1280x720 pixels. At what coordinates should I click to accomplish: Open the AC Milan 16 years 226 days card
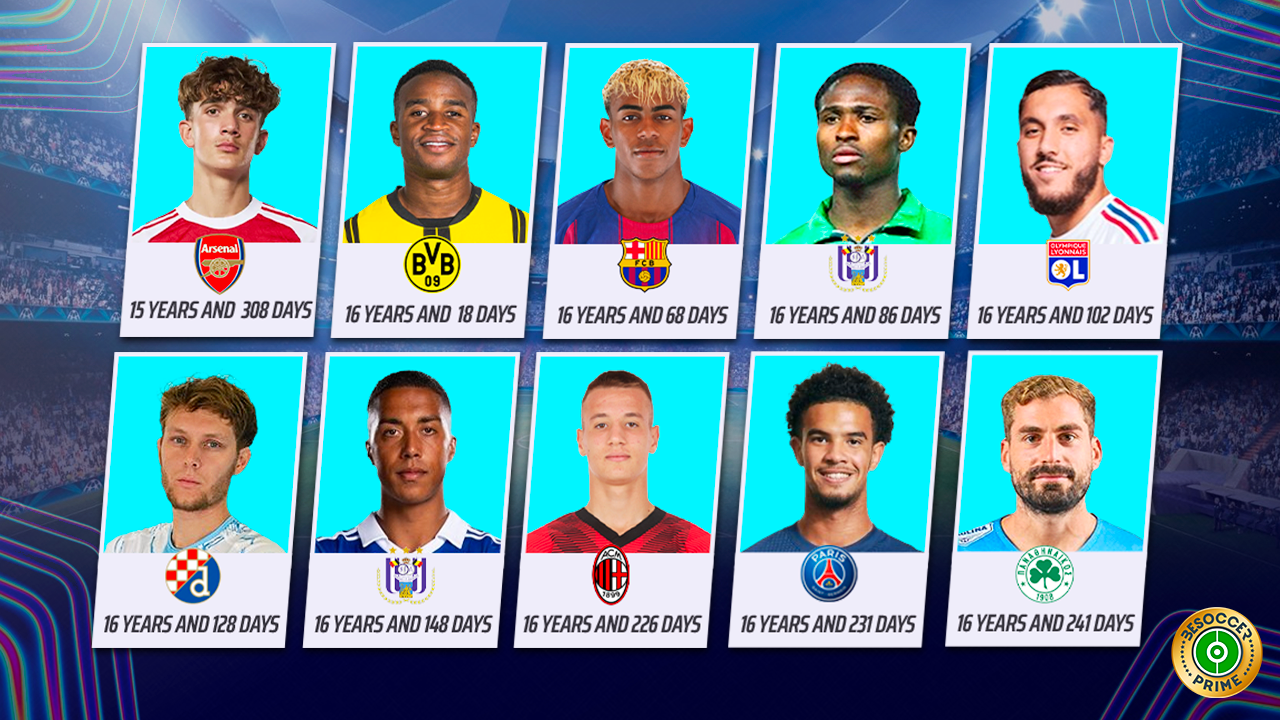(x=617, y=500)
